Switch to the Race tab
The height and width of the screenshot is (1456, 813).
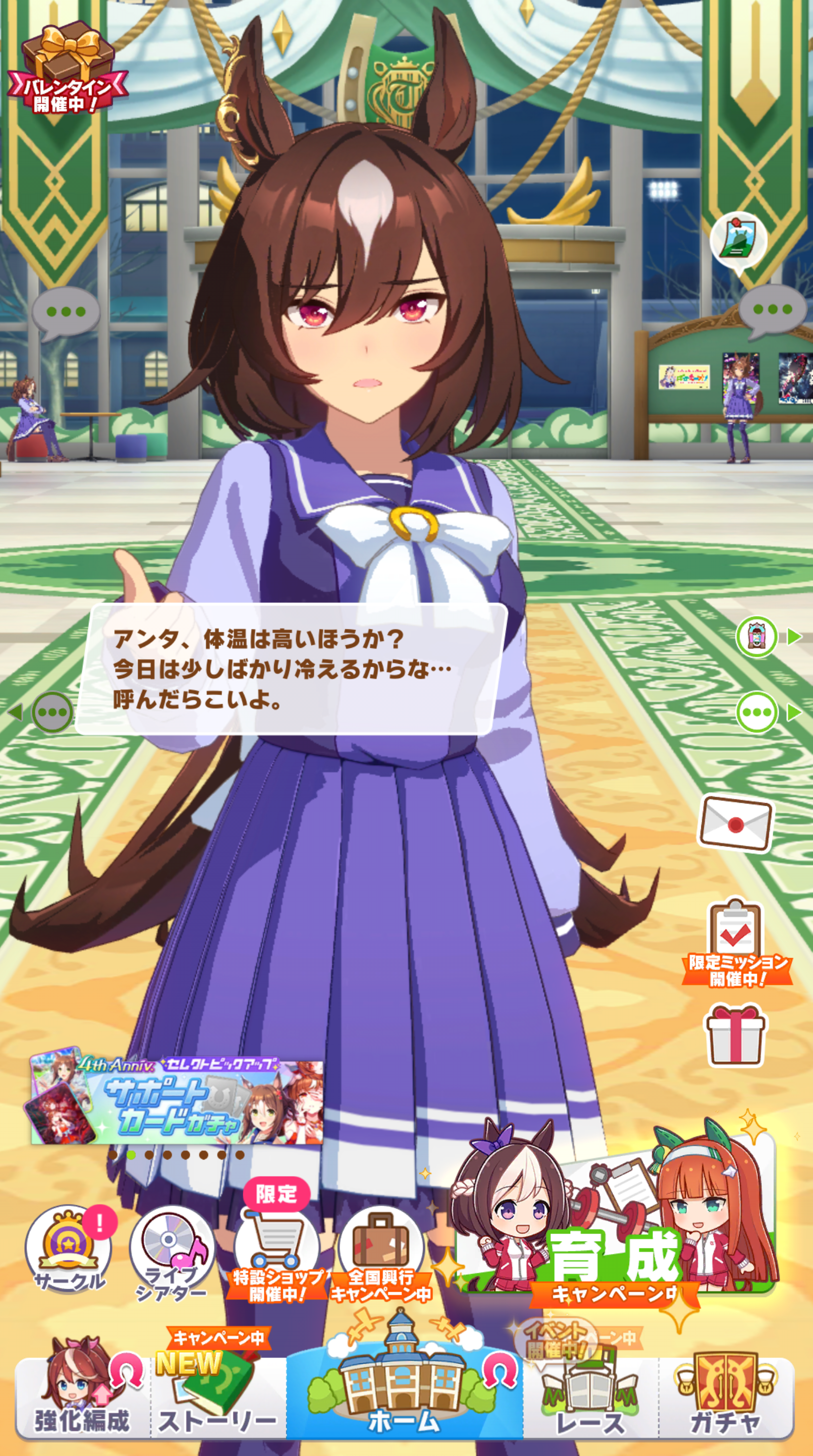(x=591, y=1402)
